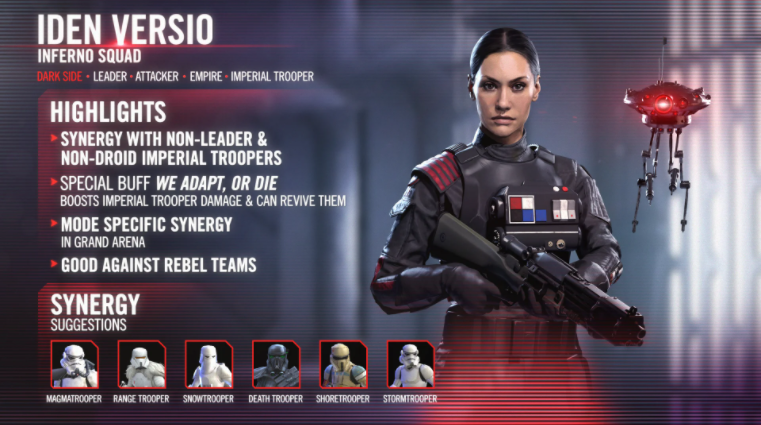This screenshot has width=761, height=425.
Task: Select the Stormtrooper synergy portrait
Action: pyautogui.click(x=410, y=364)
